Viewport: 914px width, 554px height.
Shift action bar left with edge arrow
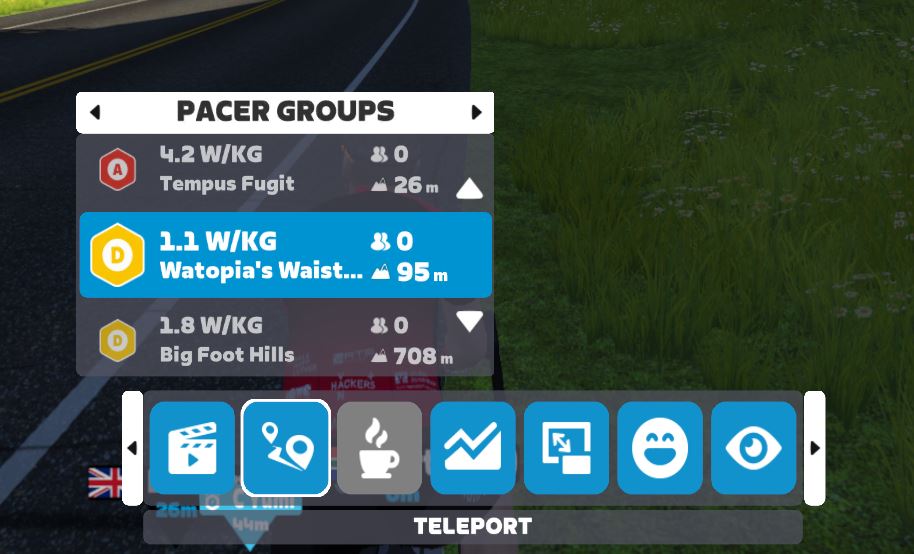click(x=132, y=448)
